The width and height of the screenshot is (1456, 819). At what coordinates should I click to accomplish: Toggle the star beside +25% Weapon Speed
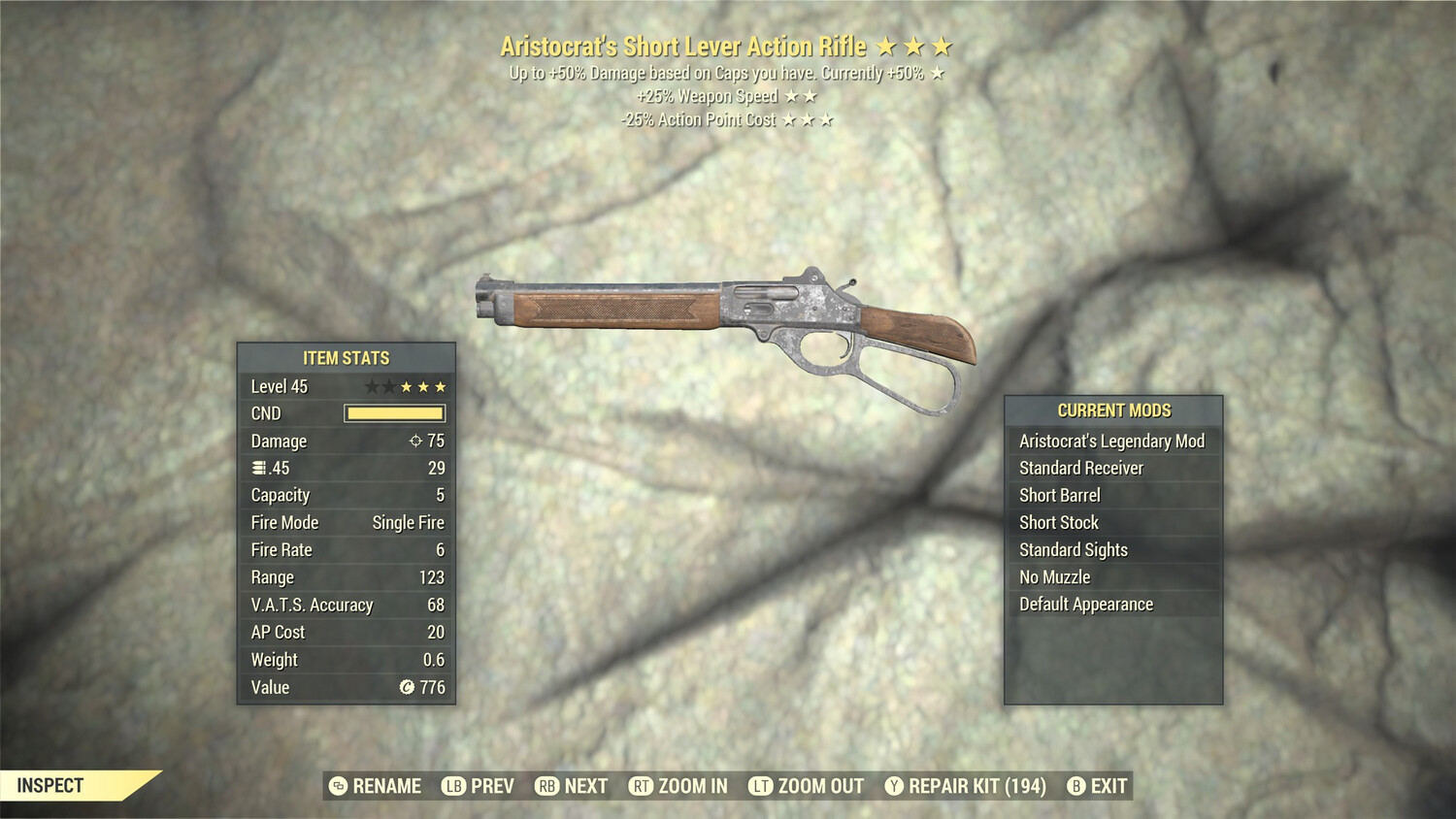click(x=792, y=95)
